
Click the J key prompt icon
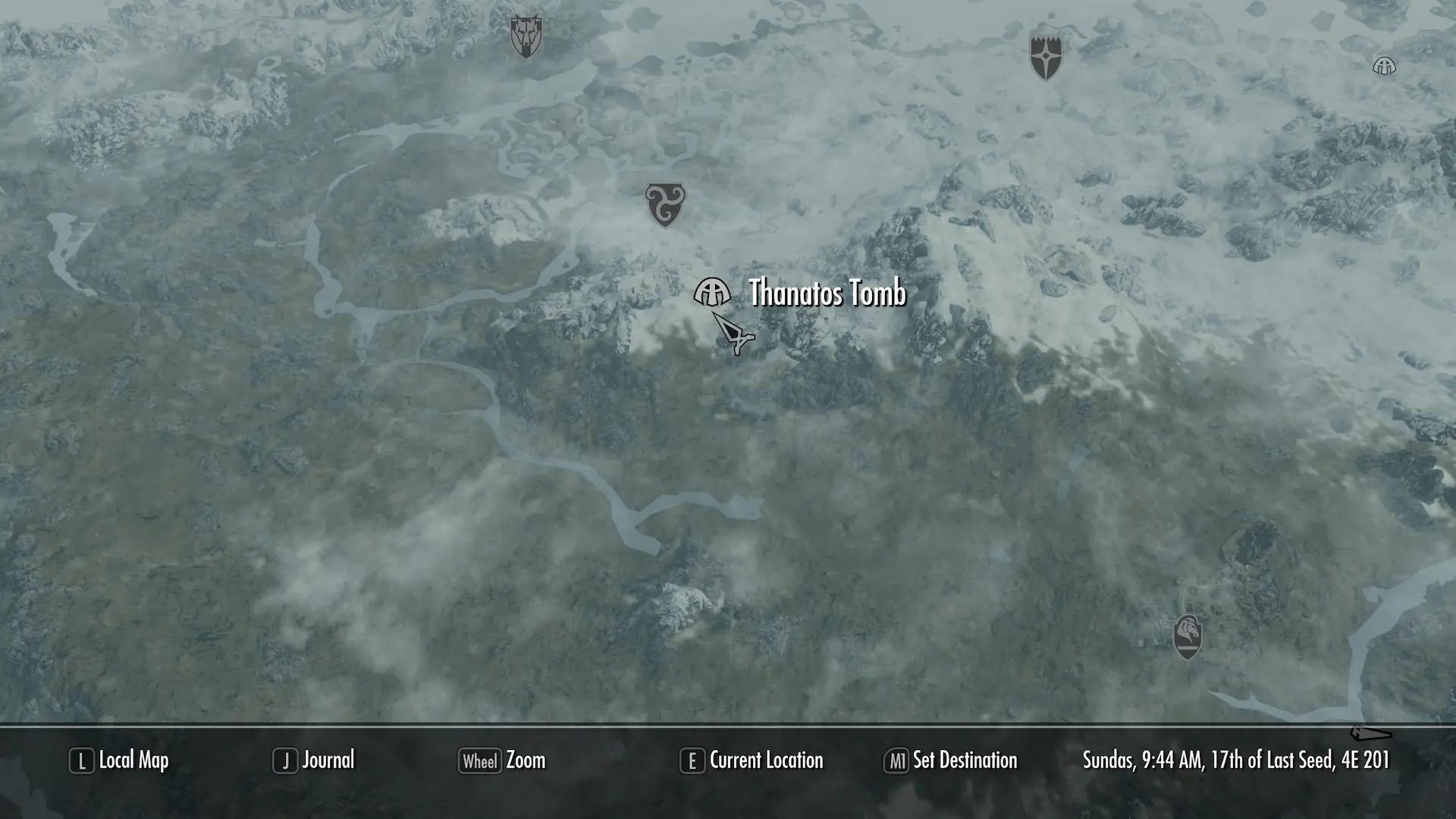click(x=286, y=761)
